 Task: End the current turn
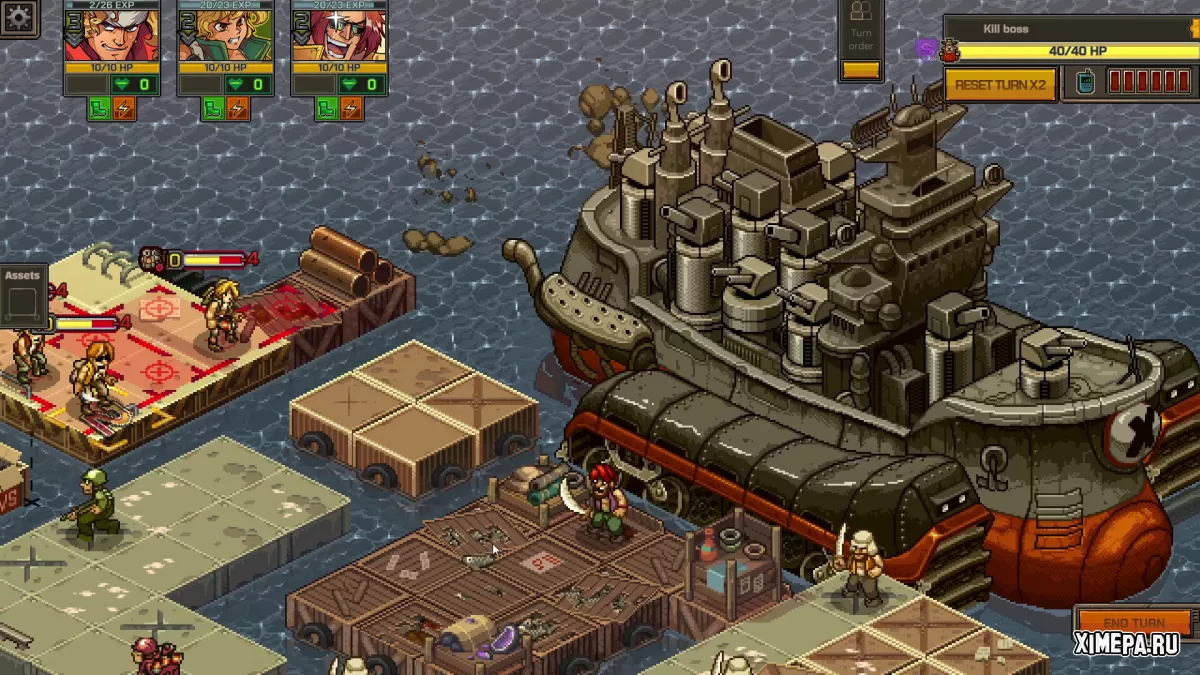[x=1134, y=622]
